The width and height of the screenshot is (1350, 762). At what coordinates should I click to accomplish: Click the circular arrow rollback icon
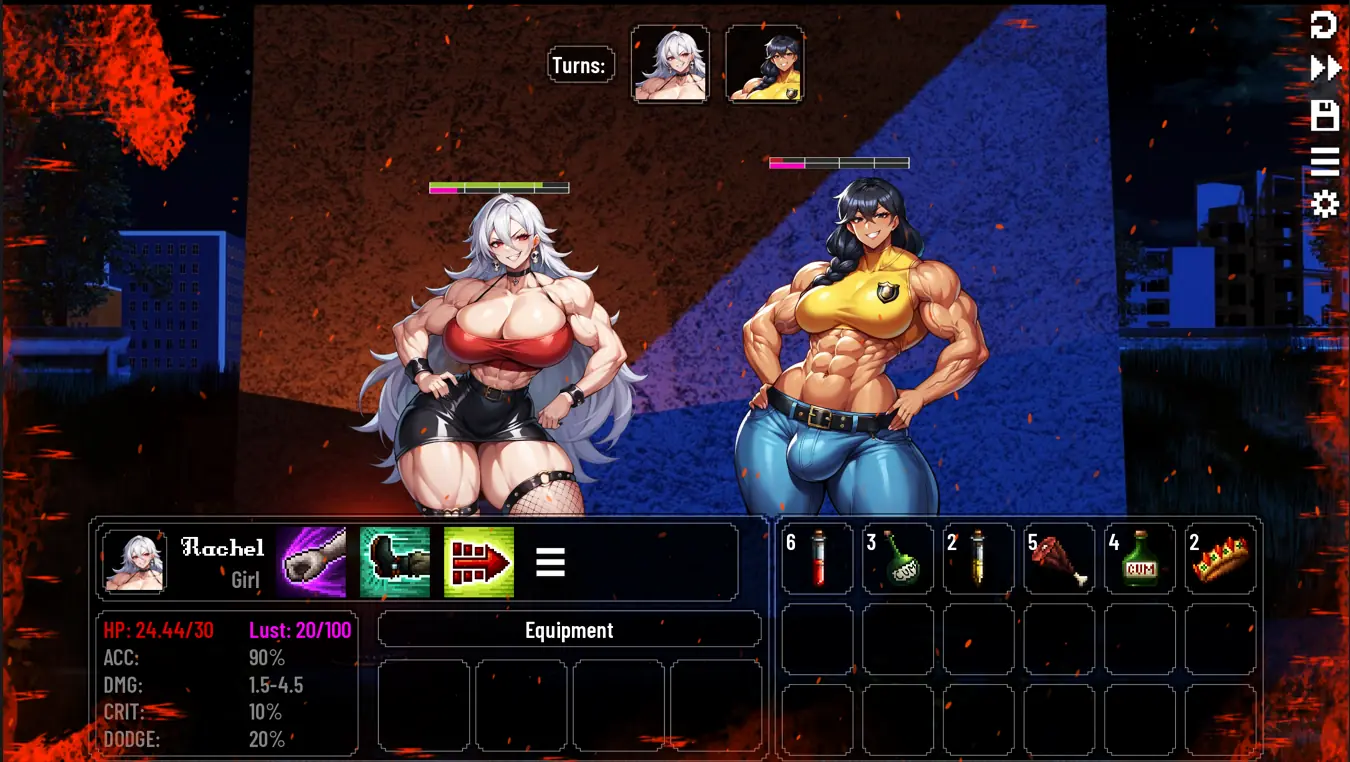point(1324,25)
